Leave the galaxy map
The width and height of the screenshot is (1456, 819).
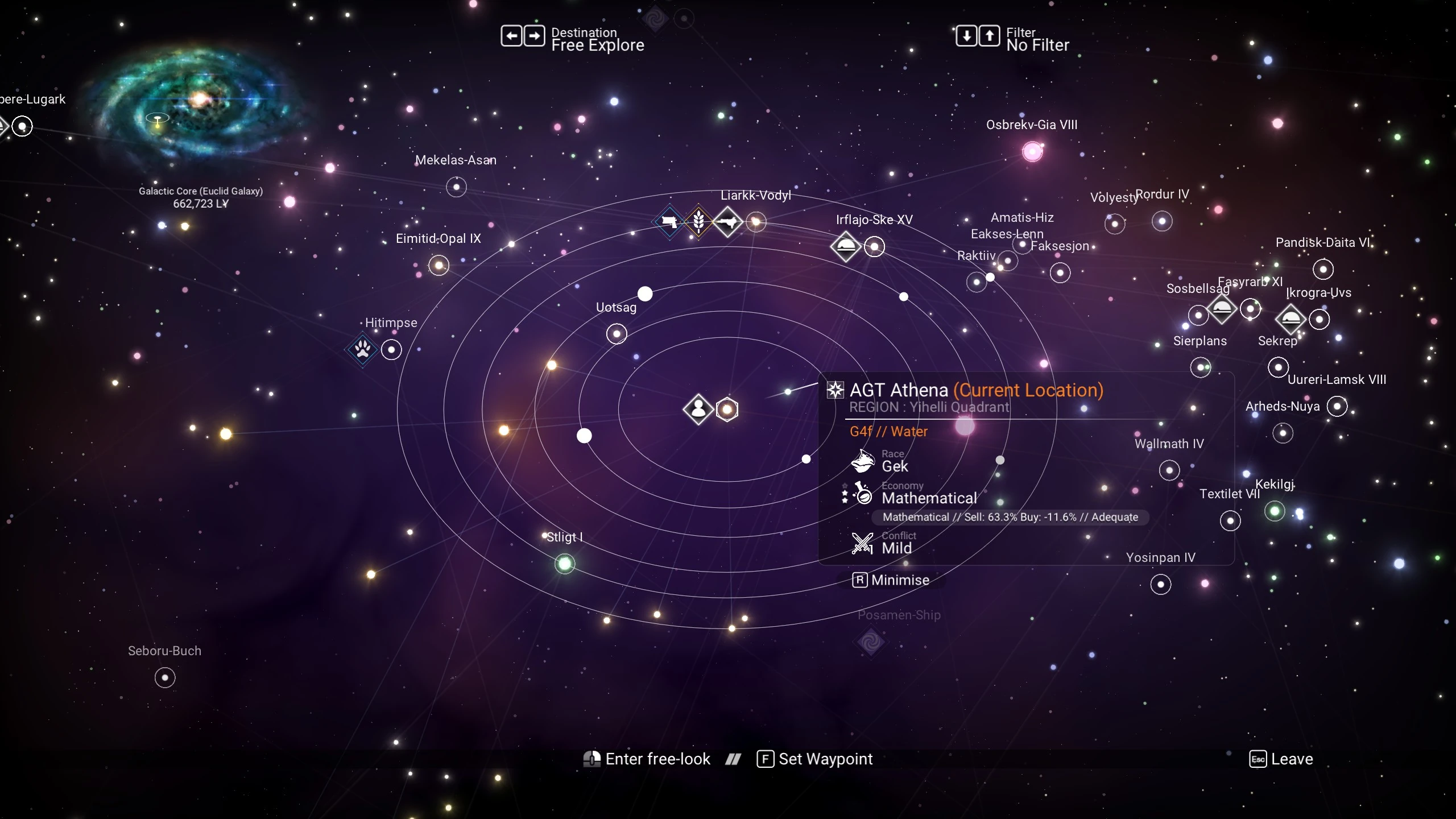pyautogui.click(x=1281, y=759)
